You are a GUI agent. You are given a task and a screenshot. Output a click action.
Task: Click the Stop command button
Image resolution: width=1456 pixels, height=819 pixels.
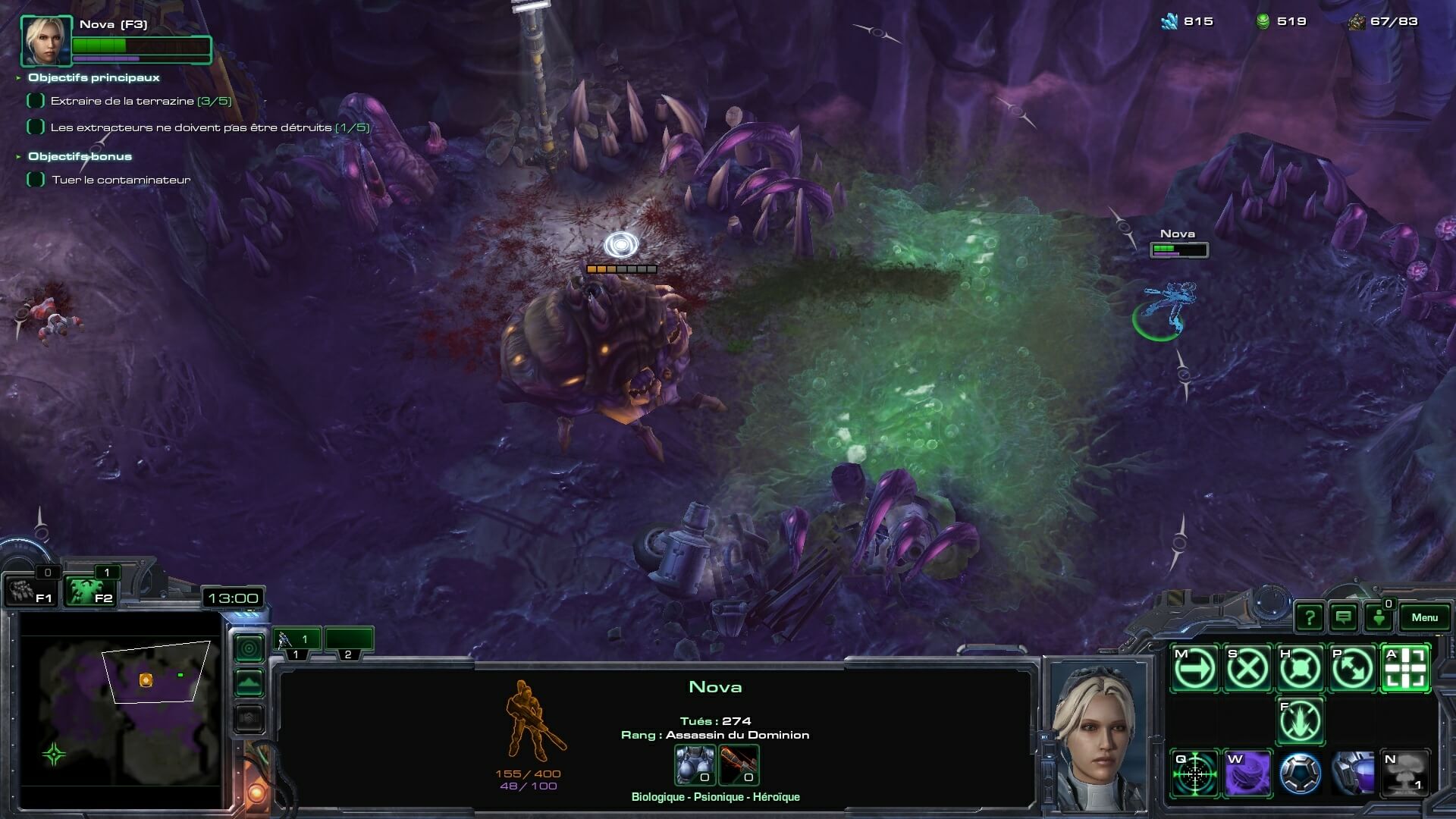coord(1247,669)
